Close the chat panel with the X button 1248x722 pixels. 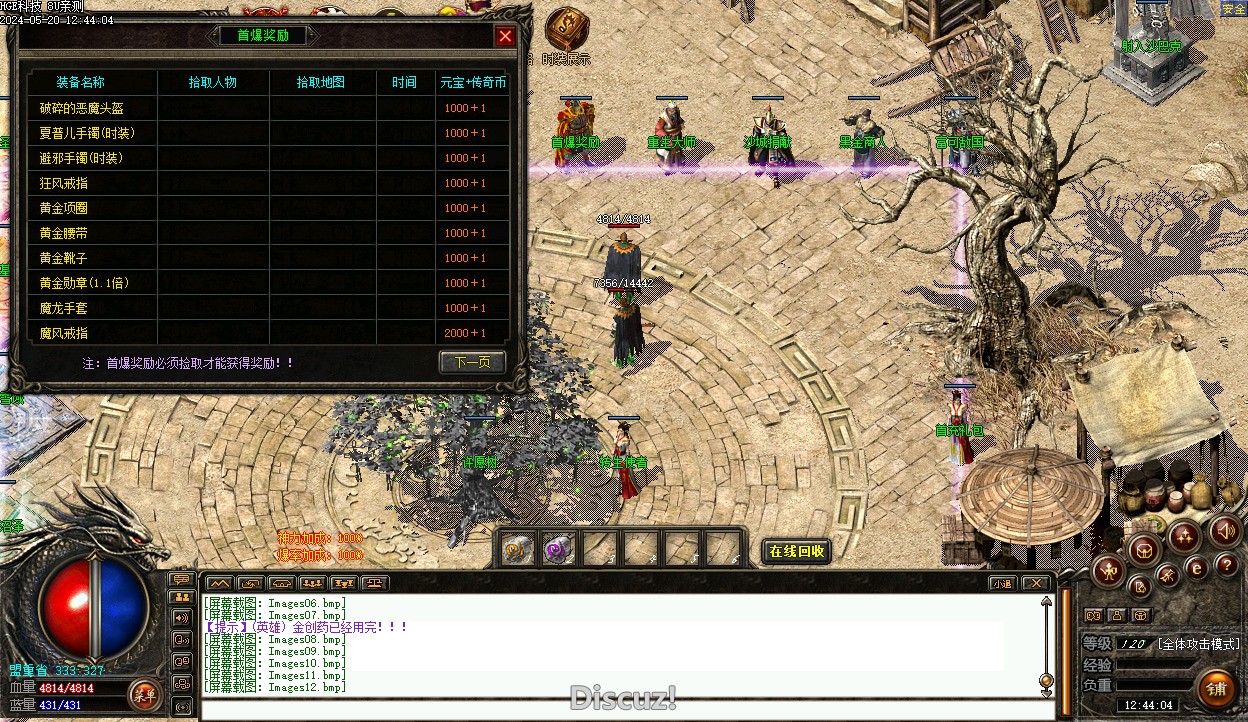[1036, 583]
